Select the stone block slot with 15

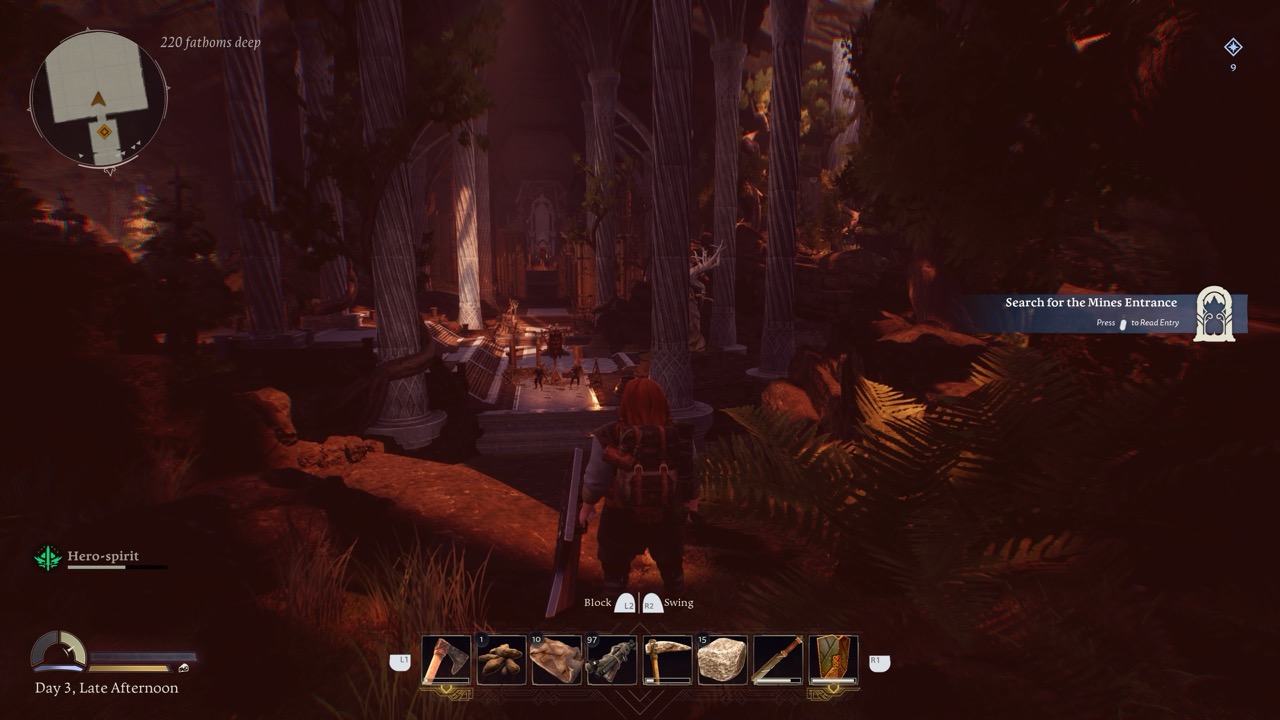(x=722, y=660)
